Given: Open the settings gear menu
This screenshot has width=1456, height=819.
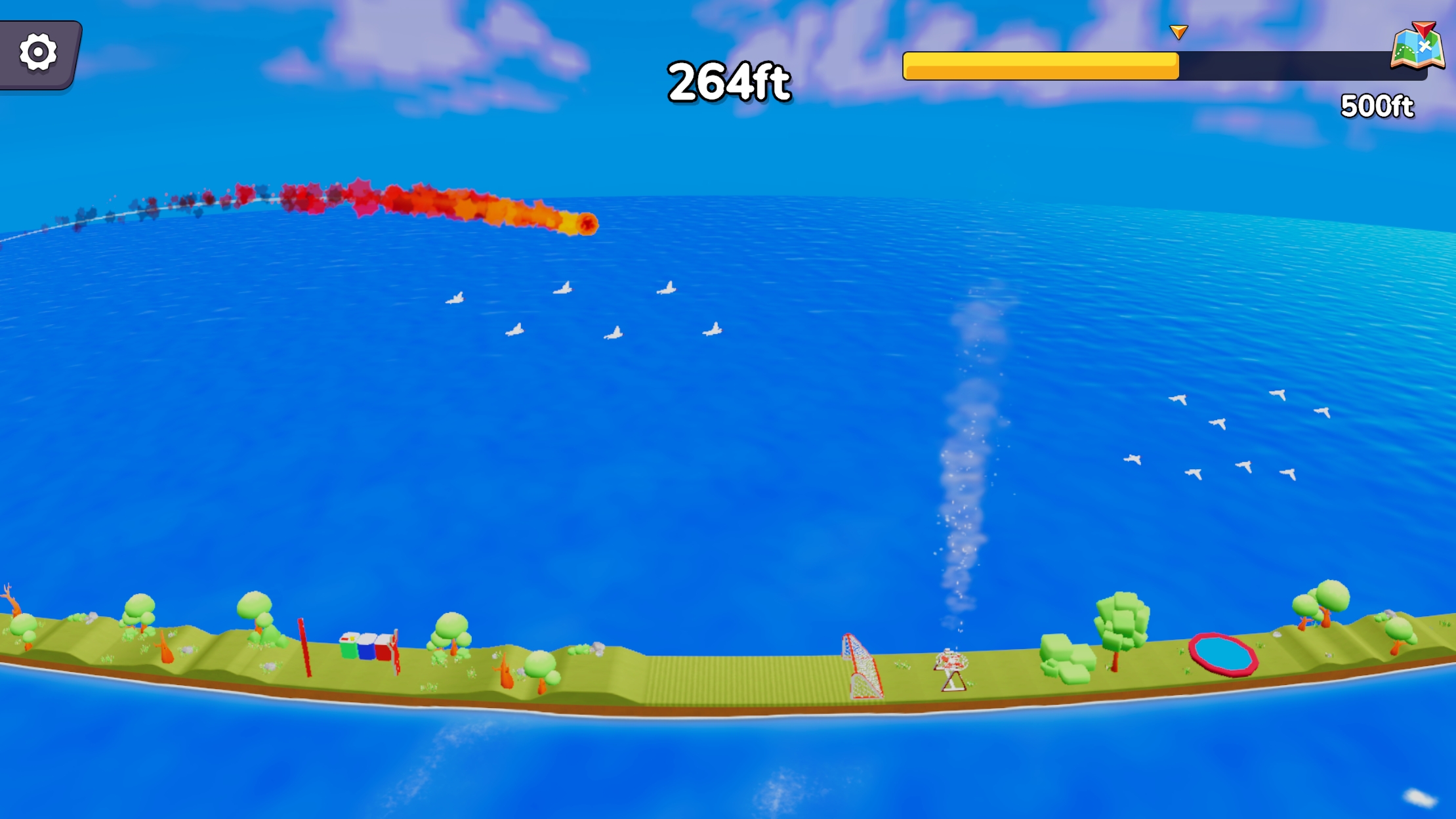Looking at the screenshot, I should tap(37, 52).
